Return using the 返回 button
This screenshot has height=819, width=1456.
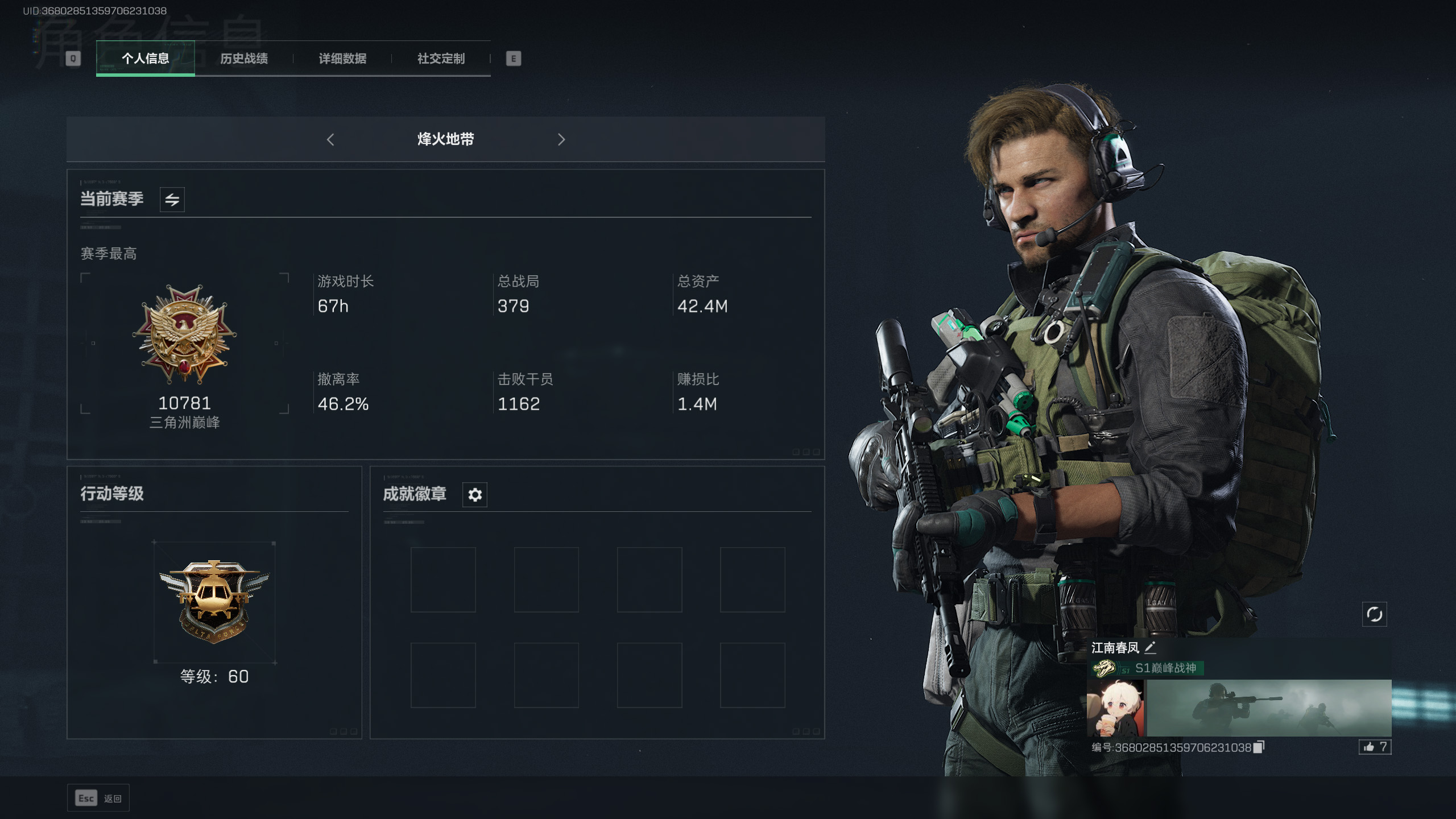click(98, 799)
